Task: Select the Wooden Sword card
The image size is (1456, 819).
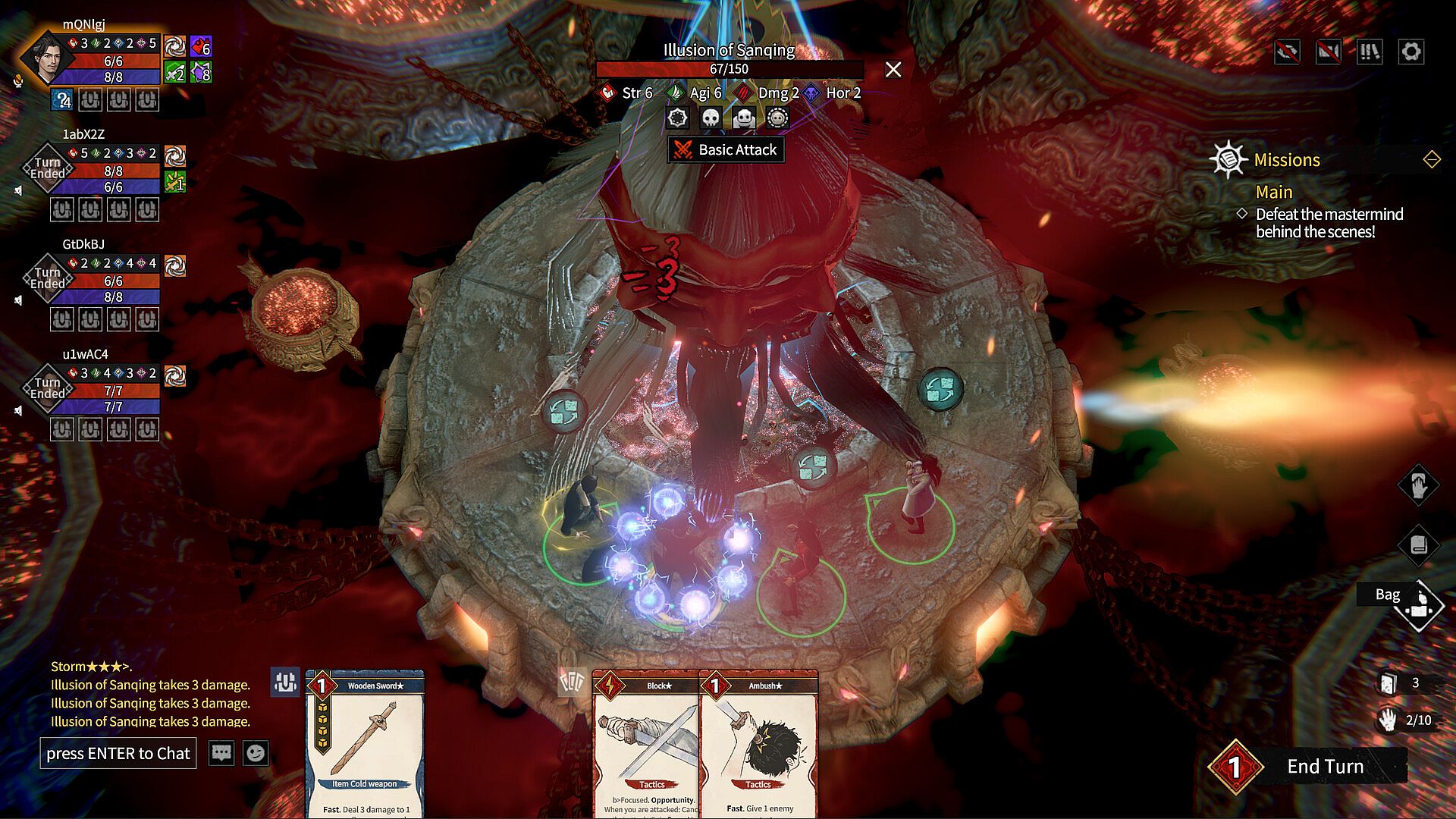Action: 365,743
